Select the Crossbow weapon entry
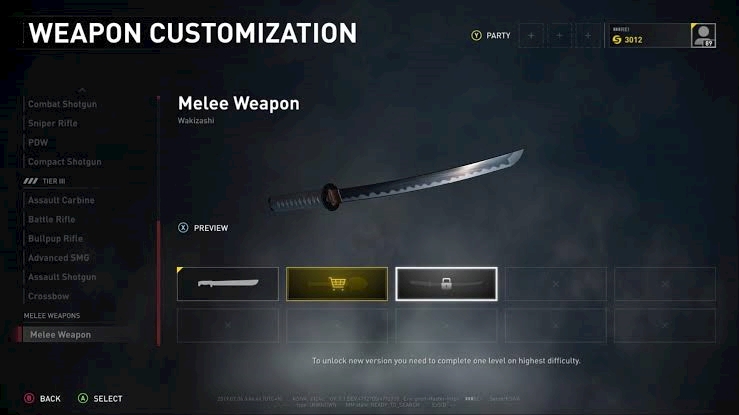The image size is (739, 415). tap(47, 296)
